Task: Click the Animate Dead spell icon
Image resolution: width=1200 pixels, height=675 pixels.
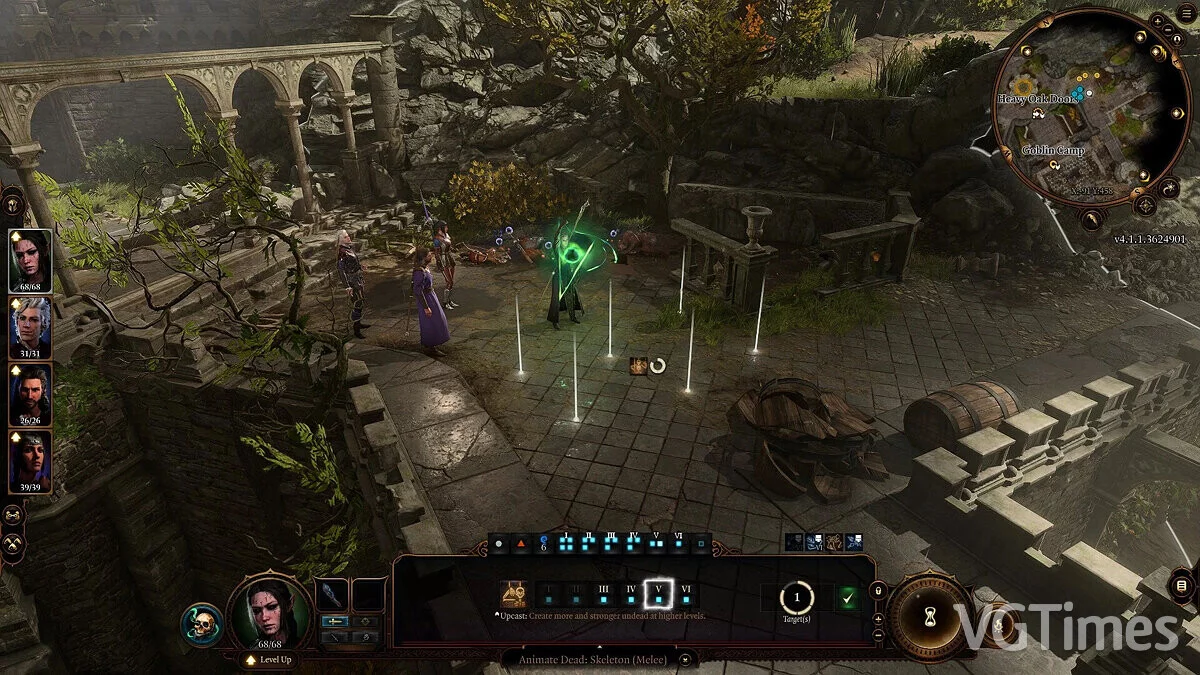Action: click(515, 595)
